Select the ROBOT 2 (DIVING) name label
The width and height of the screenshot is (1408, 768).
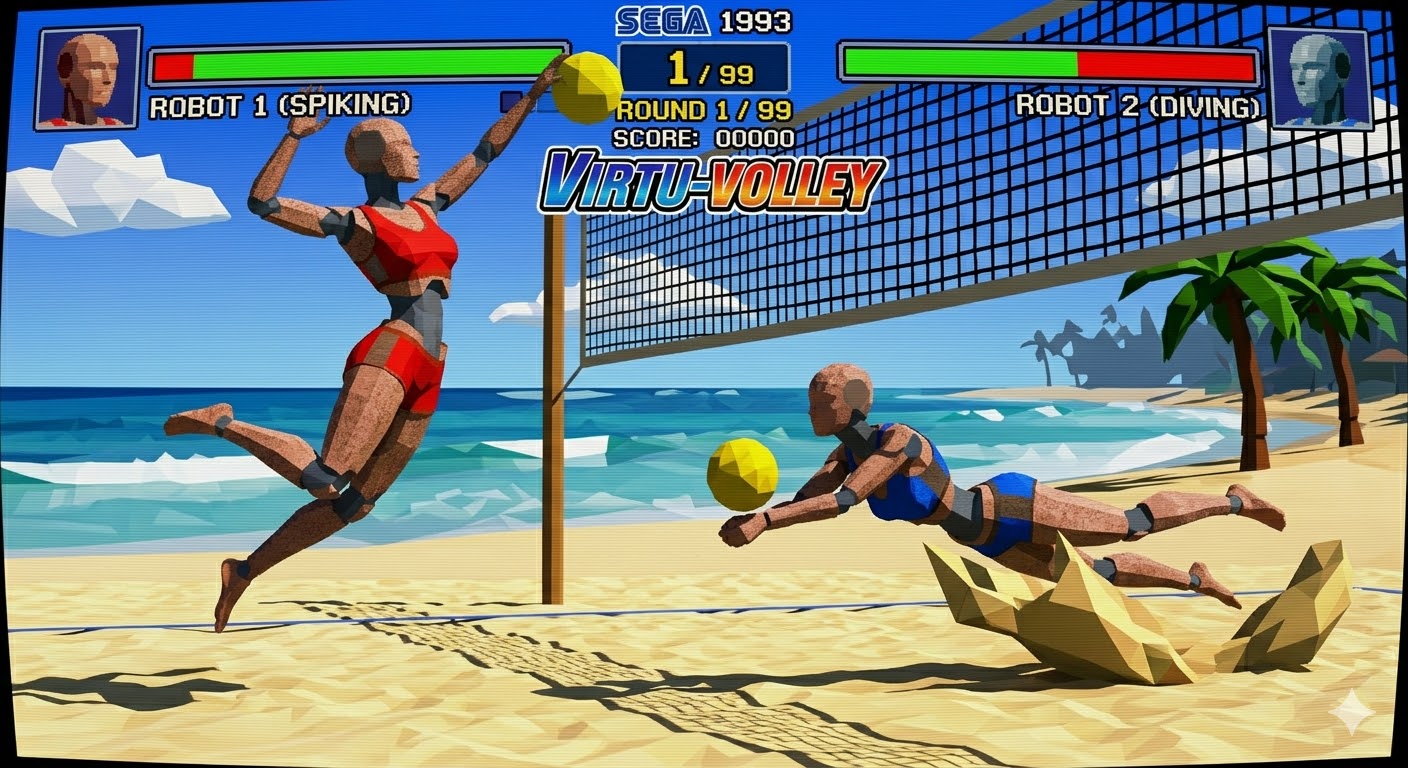(x=1139, y=103)
